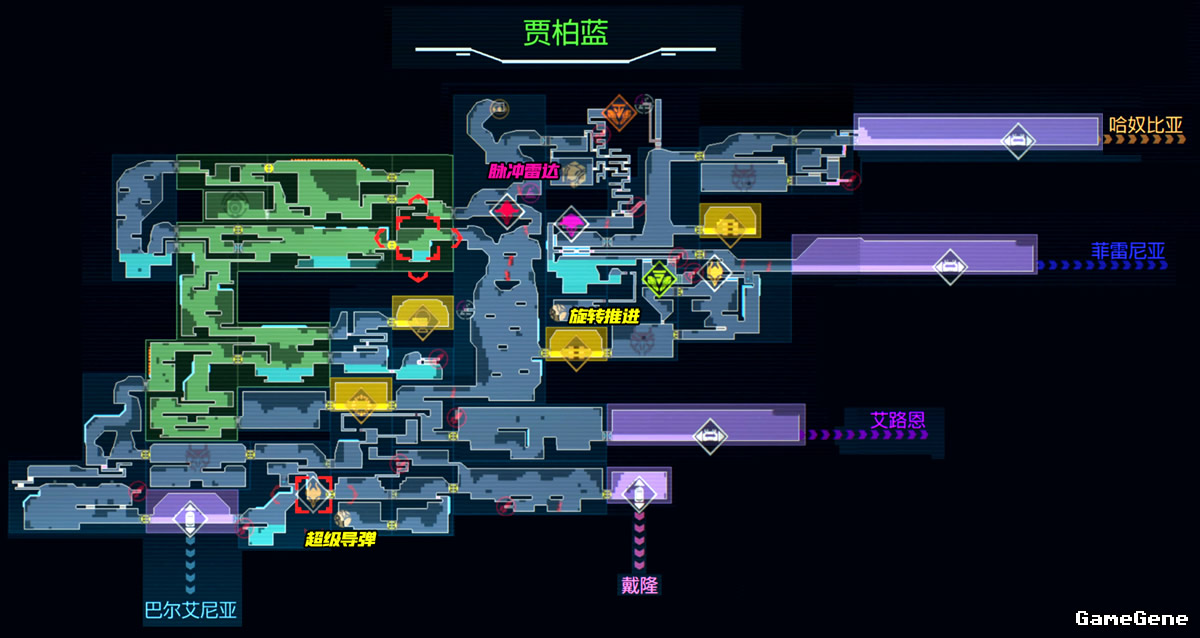Screen dimensions: 1200x638
Task: Click the 贾柏蓝 area title
Action: click(x=565, y=32)
